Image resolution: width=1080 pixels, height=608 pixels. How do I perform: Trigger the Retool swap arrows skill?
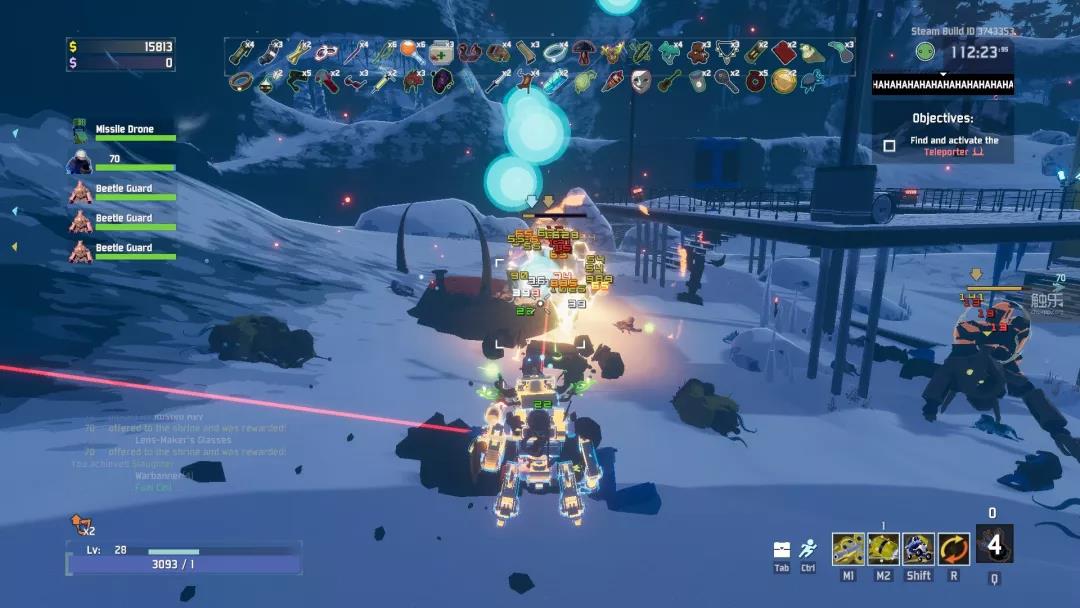point(953,549)
